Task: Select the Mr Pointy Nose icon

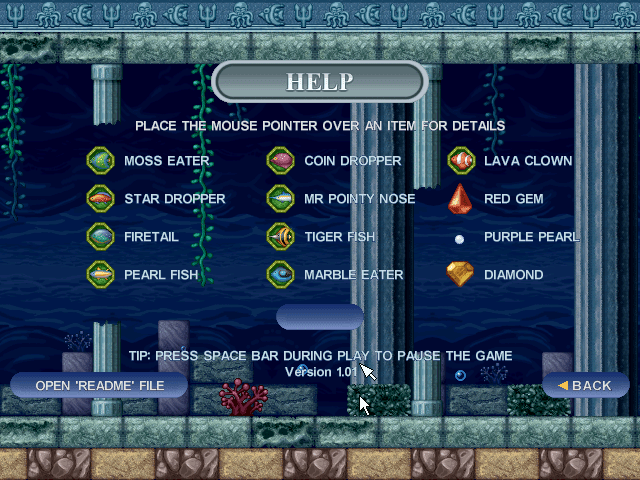Action: tap(280, 198)
